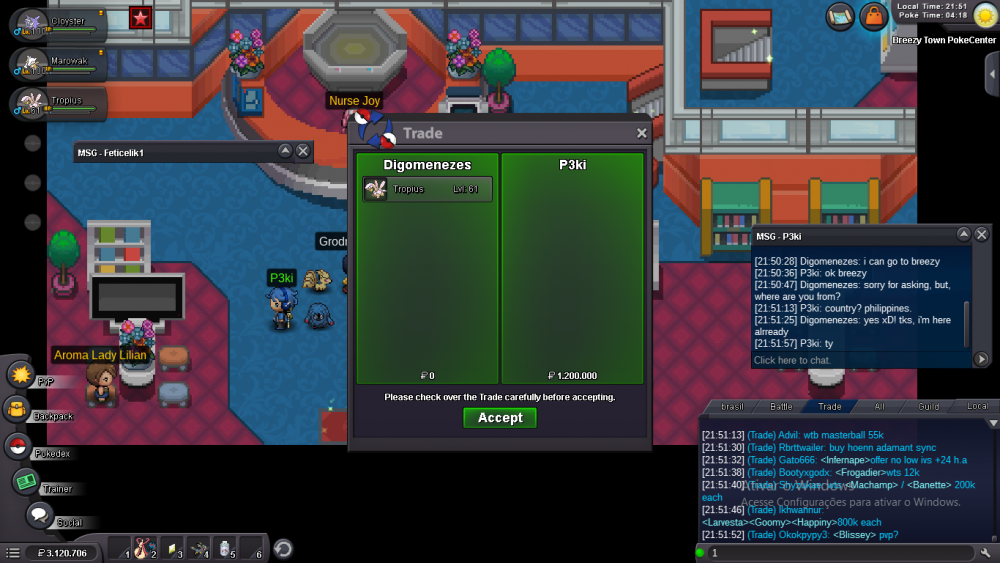Screen dimensions: 1000x563
Task: Open the Pokedex
Action: coord(17,446)
